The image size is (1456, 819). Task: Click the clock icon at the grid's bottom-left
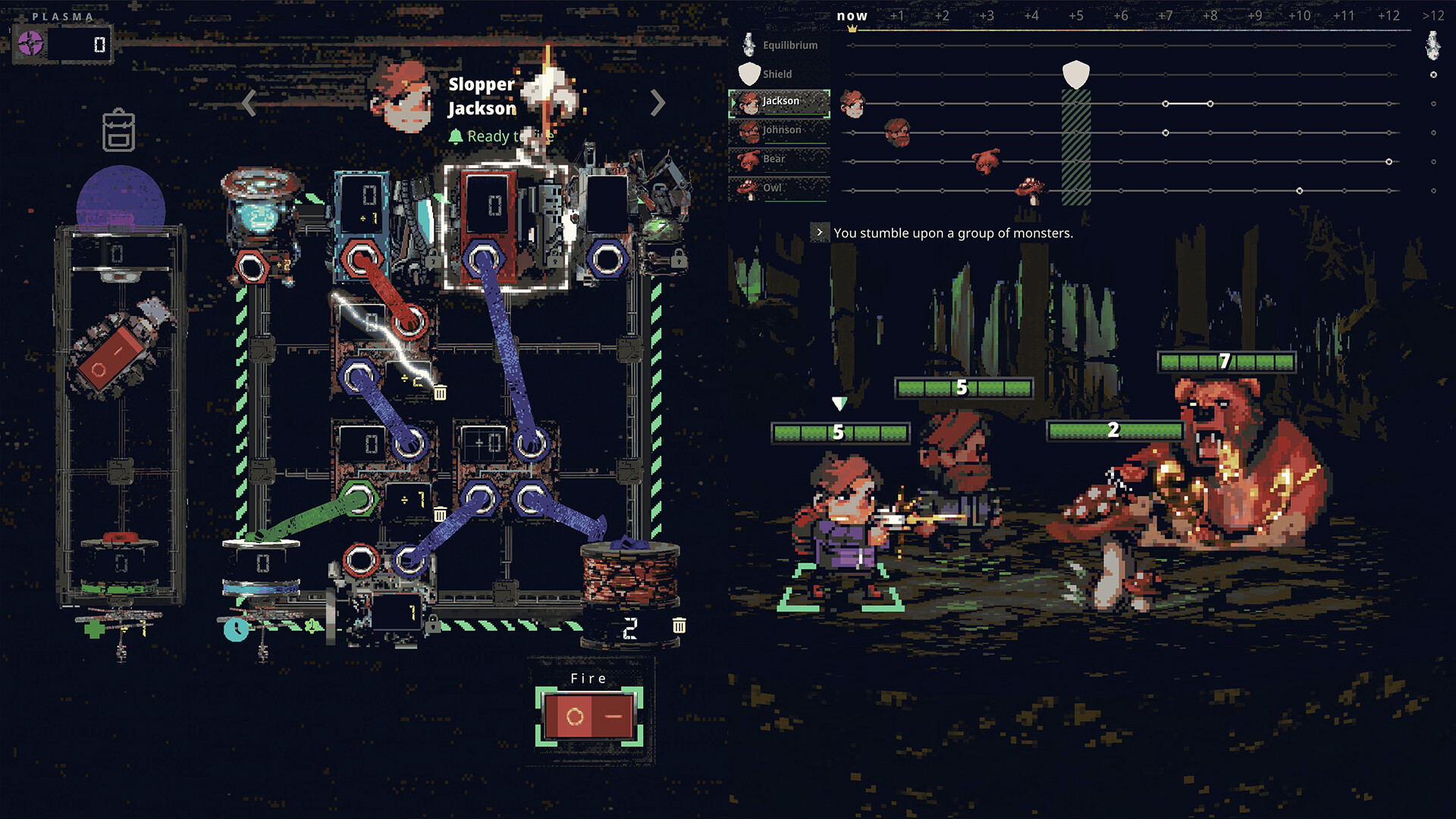[235, 631]
